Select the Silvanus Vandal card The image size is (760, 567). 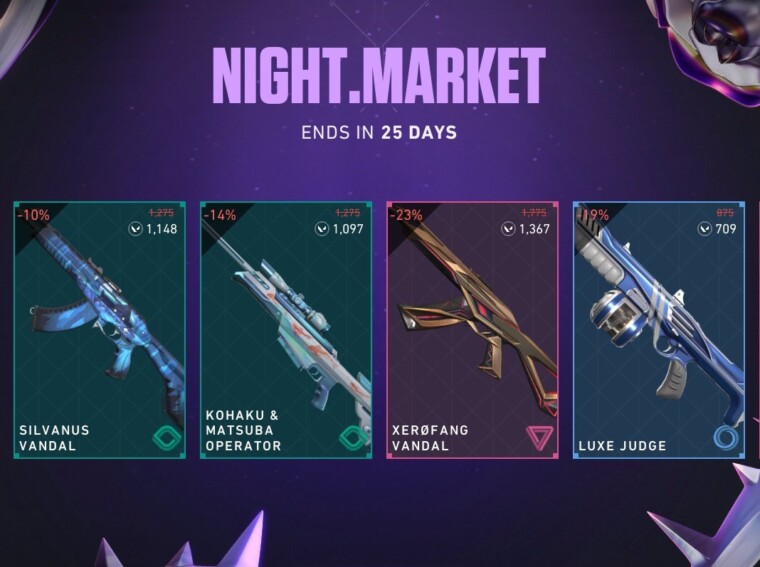click(99, 330)
